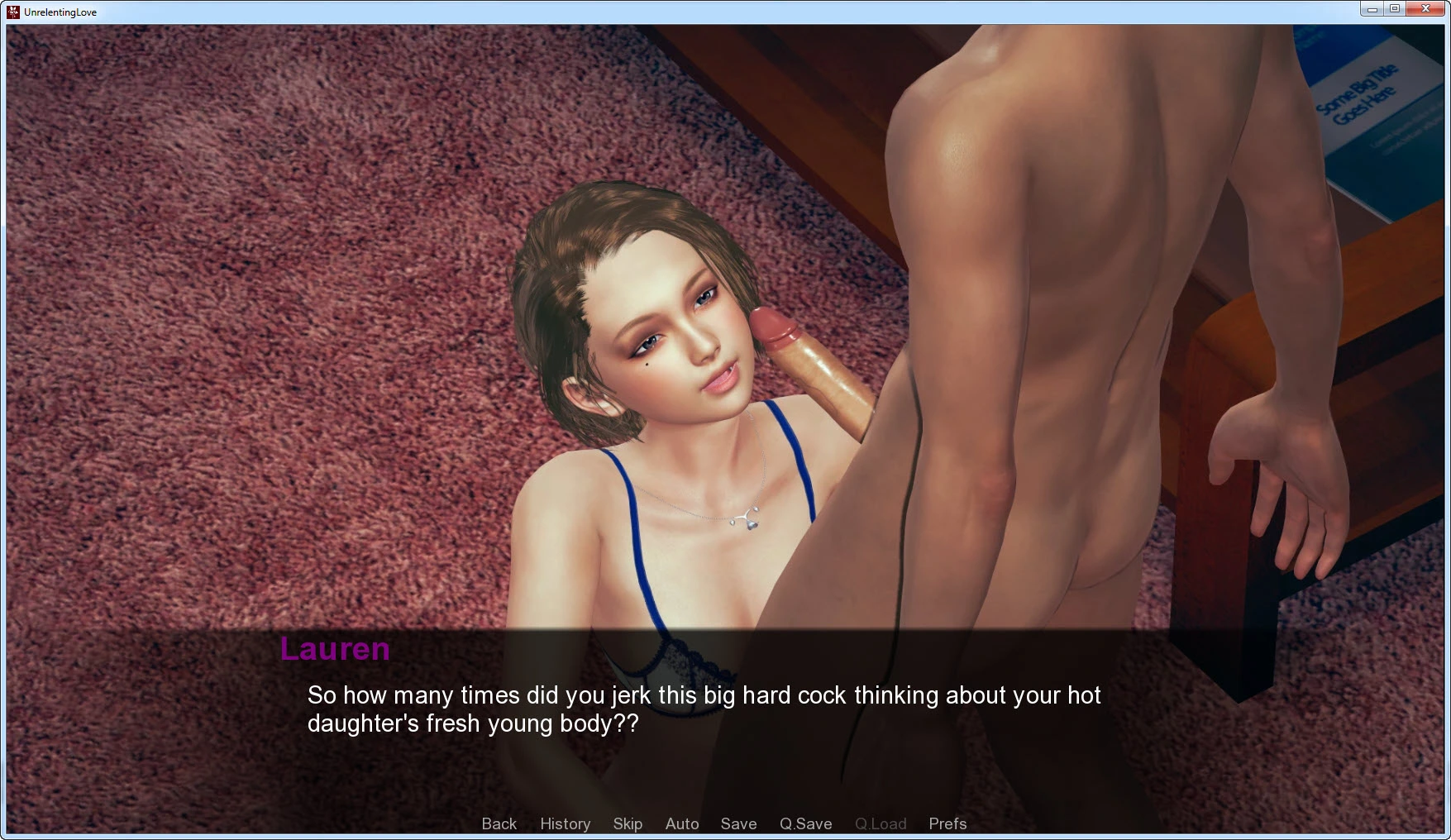The width and height of the screenshot is (1451, 840).
Task: Open the Save menu
Action: [738, 823]
